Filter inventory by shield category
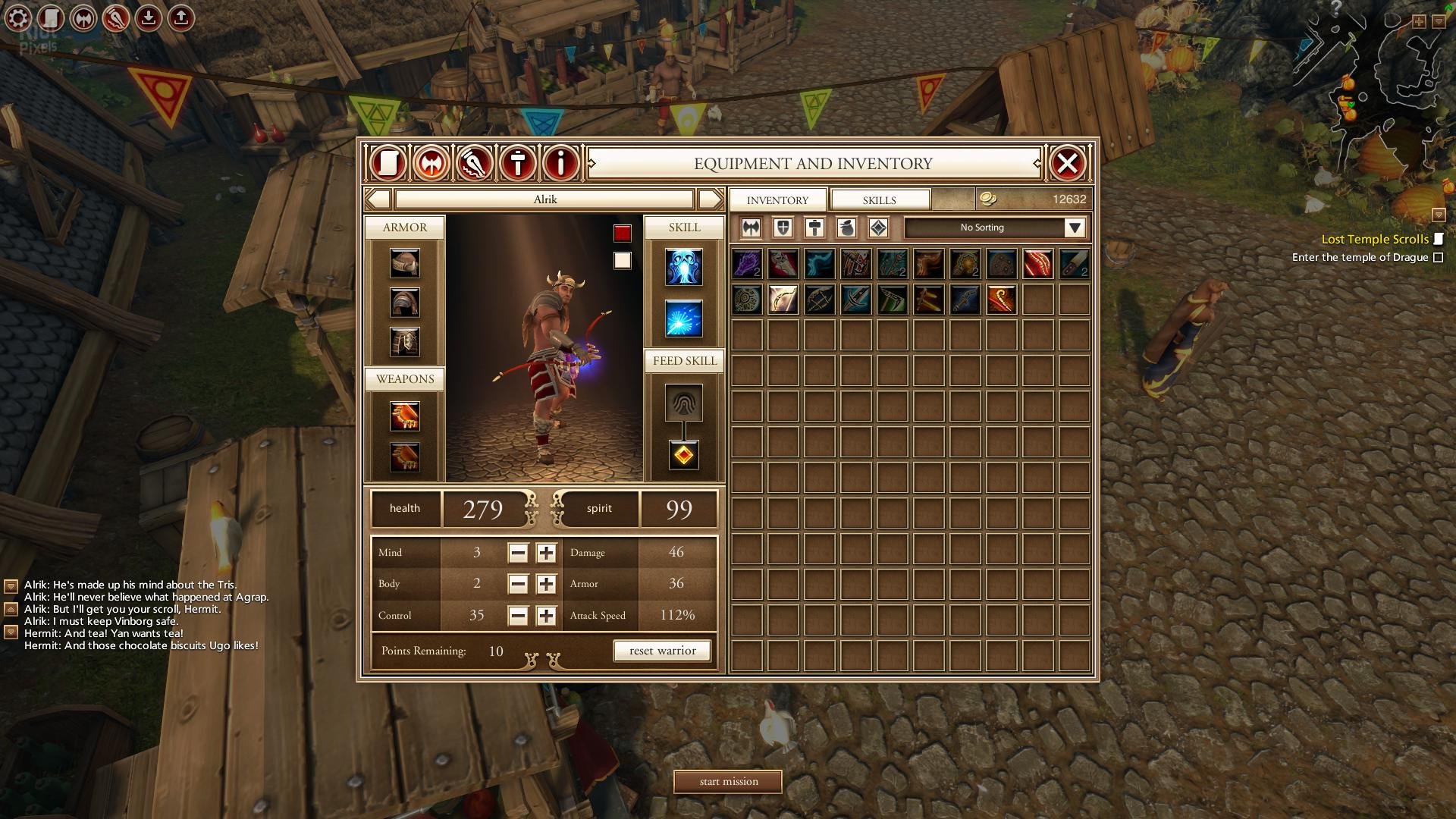Screen dimensions: 1456x819 [783, 227]
